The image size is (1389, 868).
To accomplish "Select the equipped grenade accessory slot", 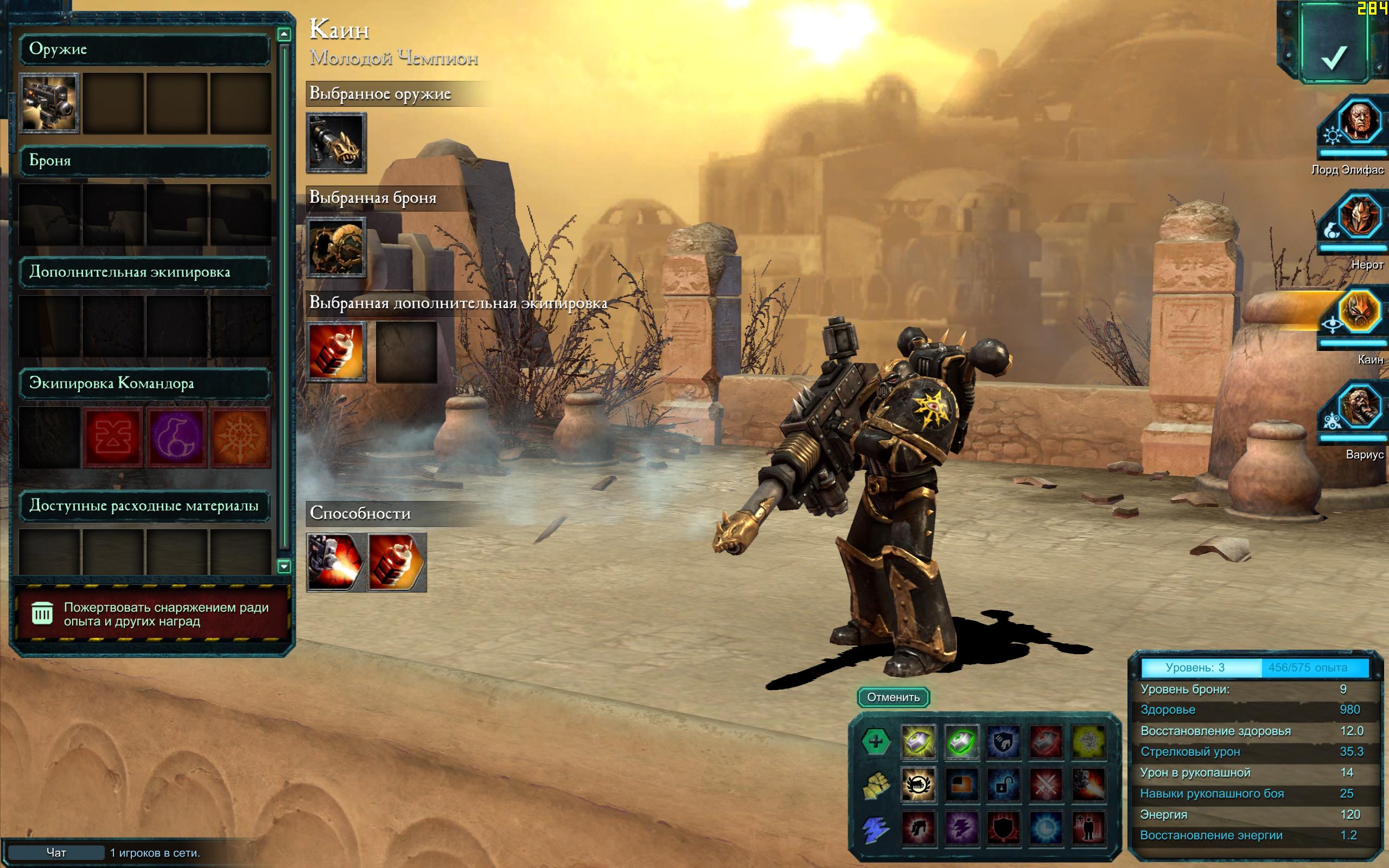I will tap(336, 352).
